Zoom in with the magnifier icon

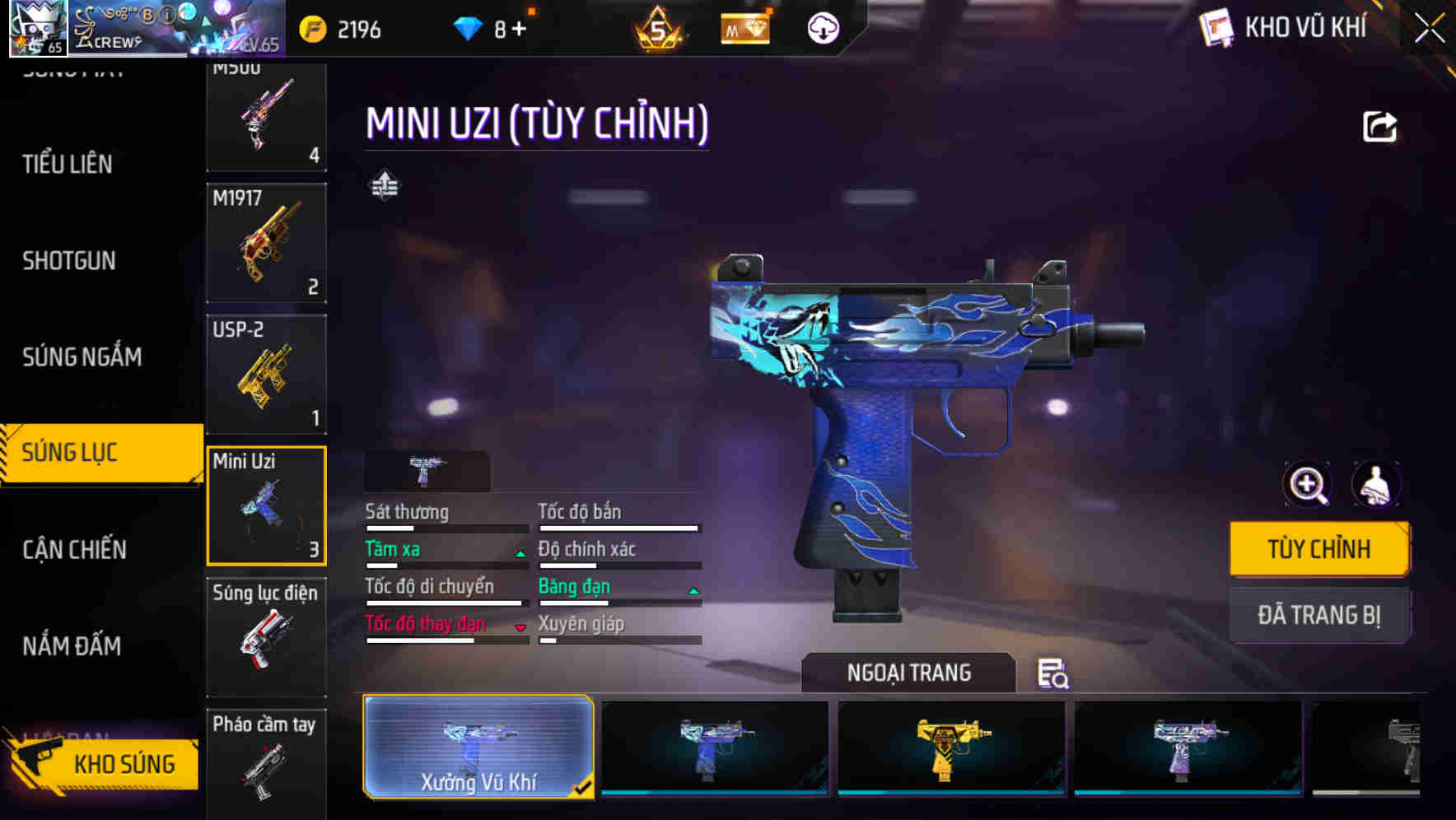1307,484
